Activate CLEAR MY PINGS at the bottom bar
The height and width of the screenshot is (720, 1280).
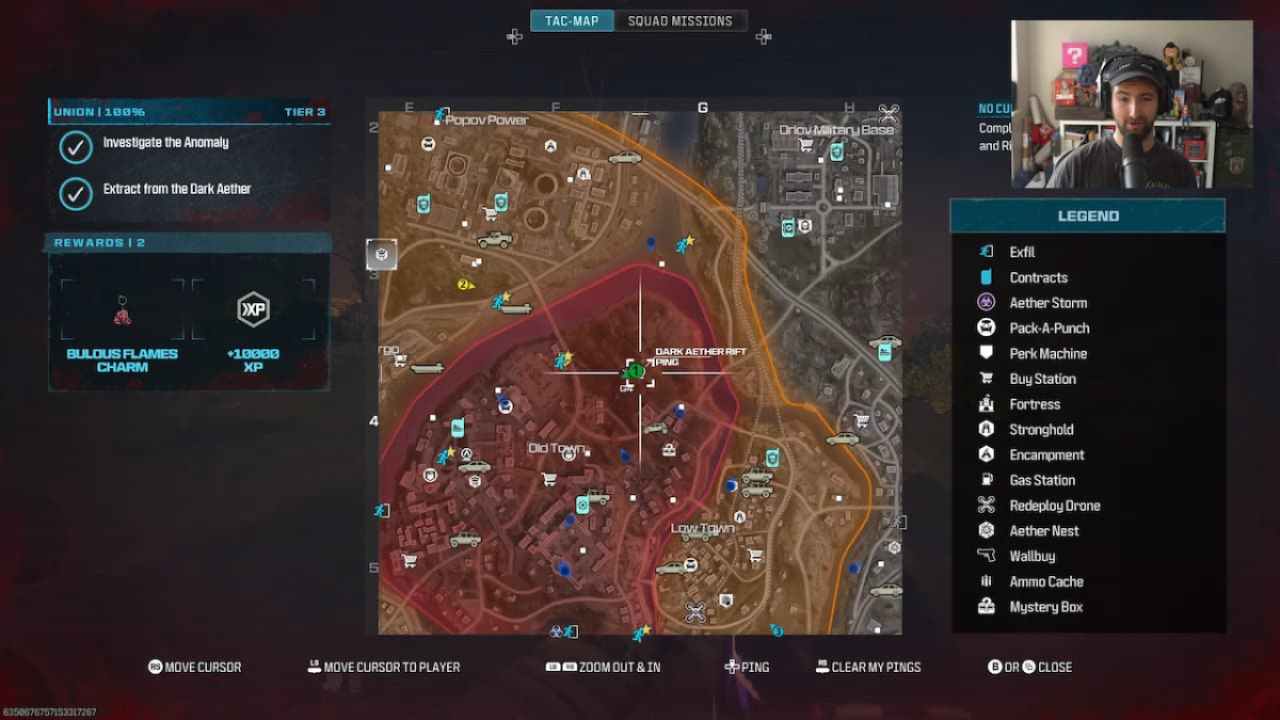pyautogui.click(x=868, y=667)
